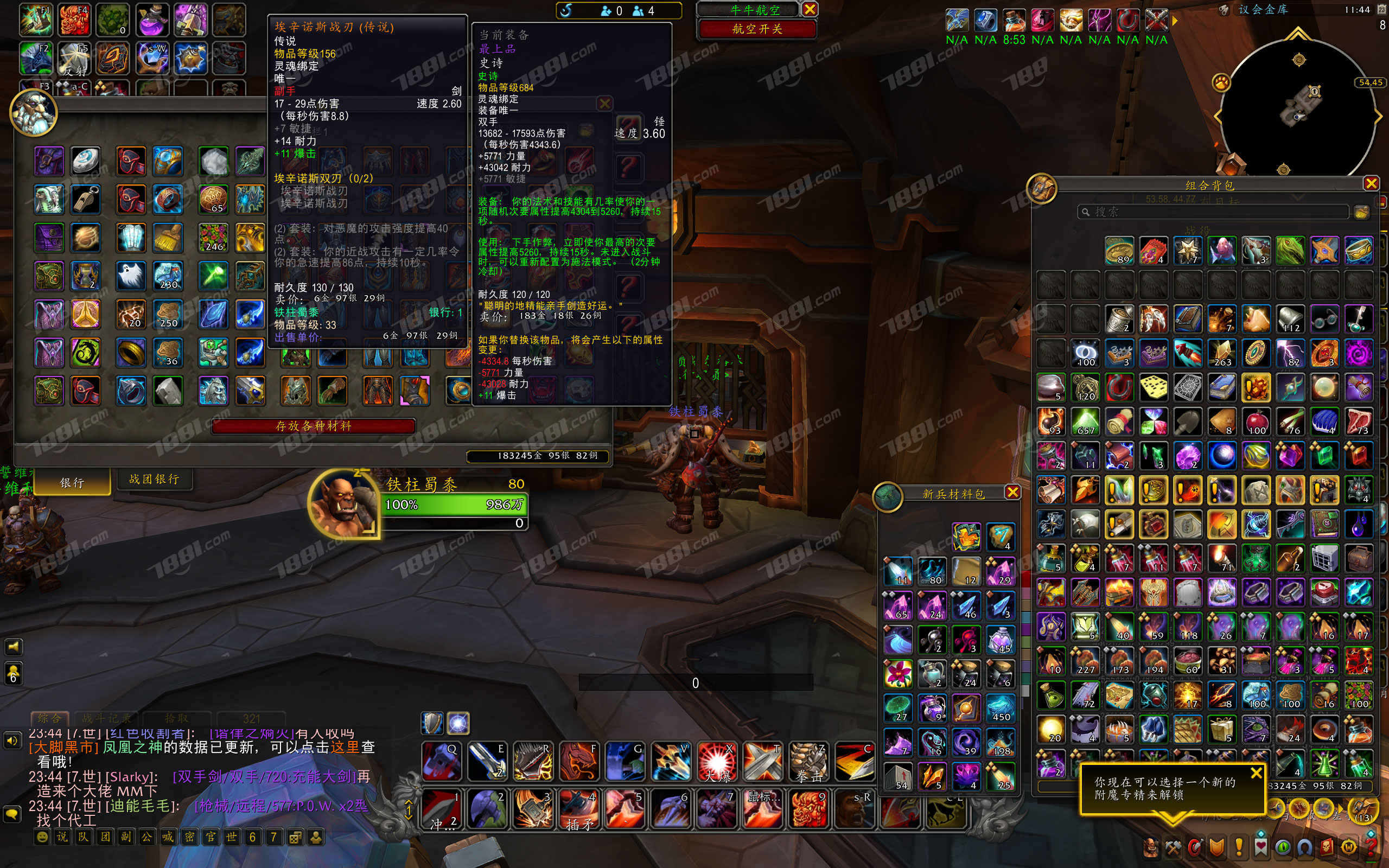Dismiss the 附魔专精 unlock notification
The width and height of the screenshot is (1389, 868).
point(1256,773)
